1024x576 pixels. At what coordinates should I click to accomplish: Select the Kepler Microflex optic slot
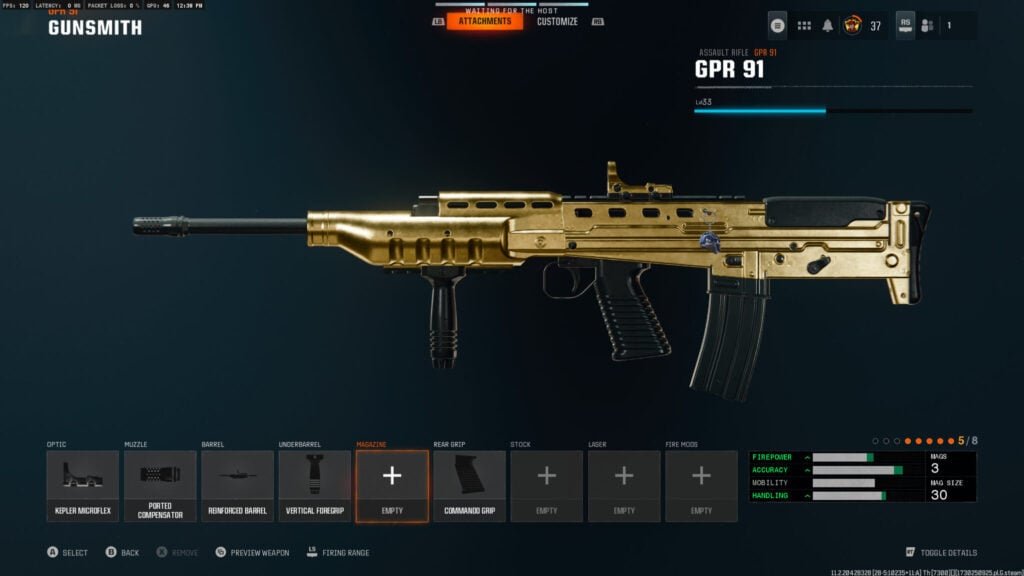(82, 485)
